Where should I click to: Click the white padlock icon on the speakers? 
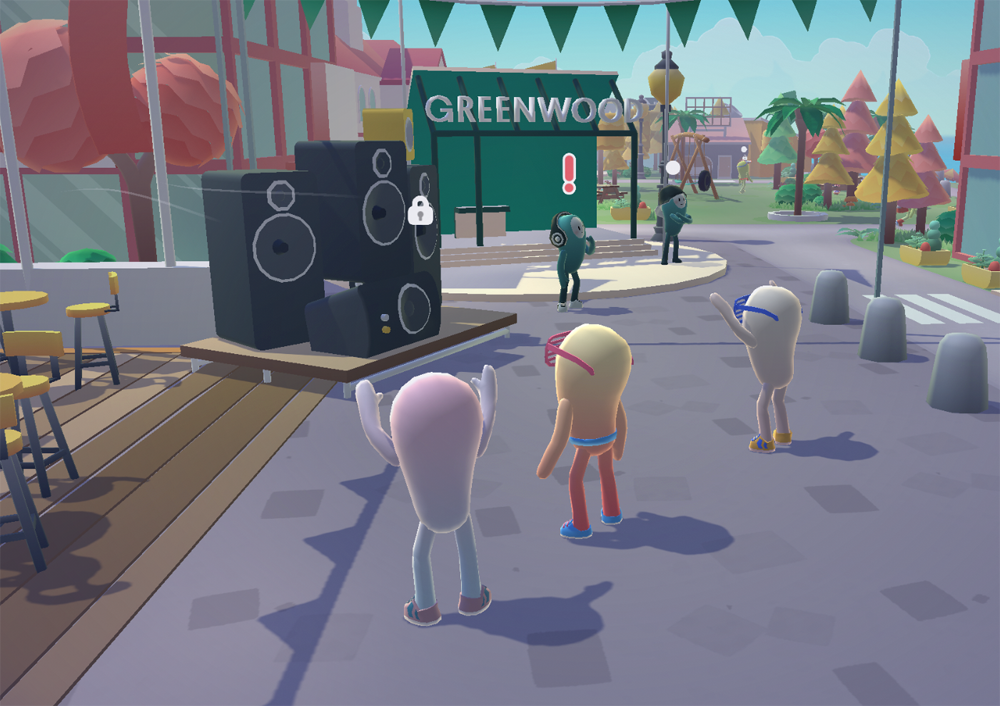pyautogui.click(x=420, y=211)
